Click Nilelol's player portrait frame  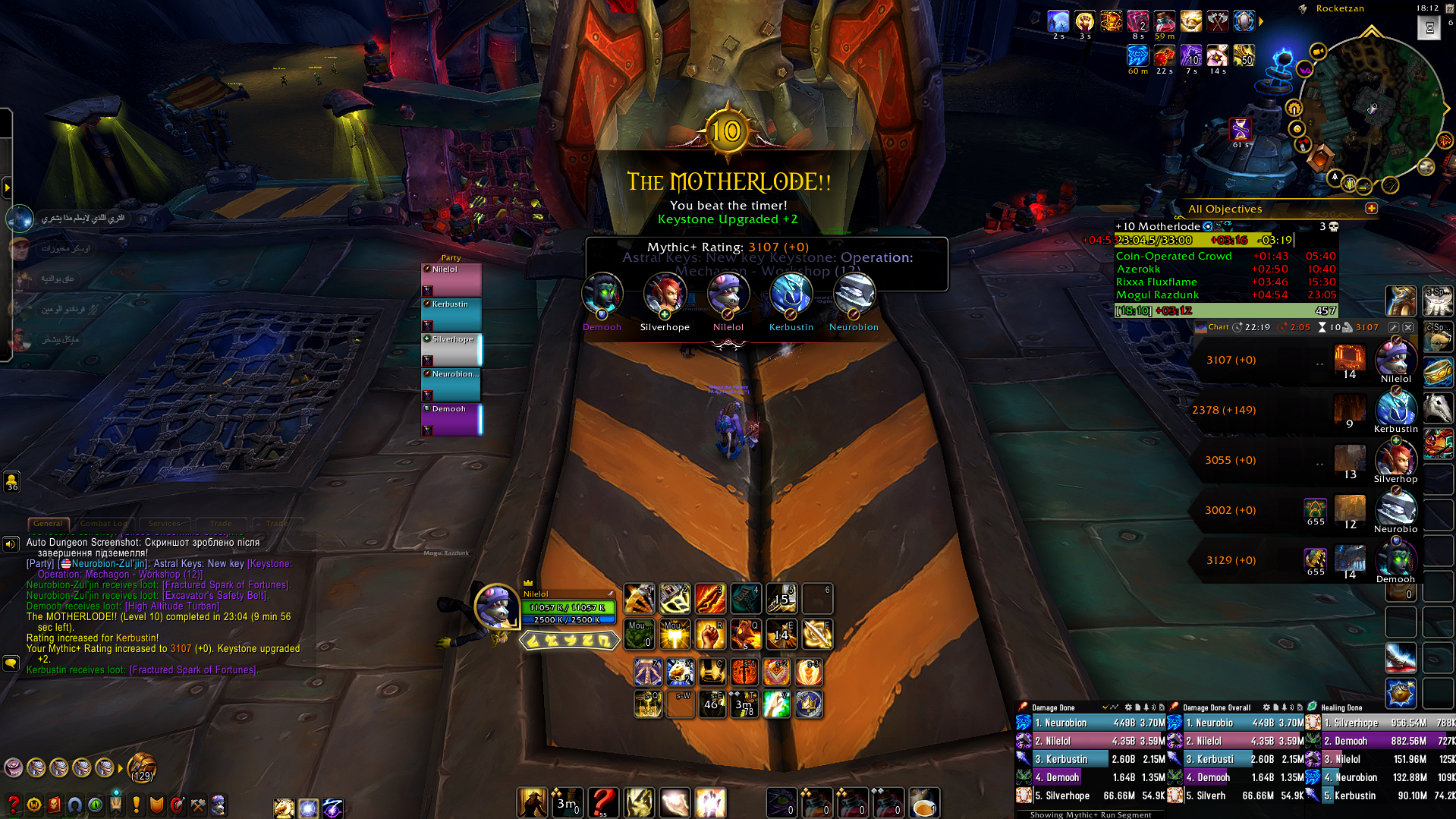coord(496,606)
